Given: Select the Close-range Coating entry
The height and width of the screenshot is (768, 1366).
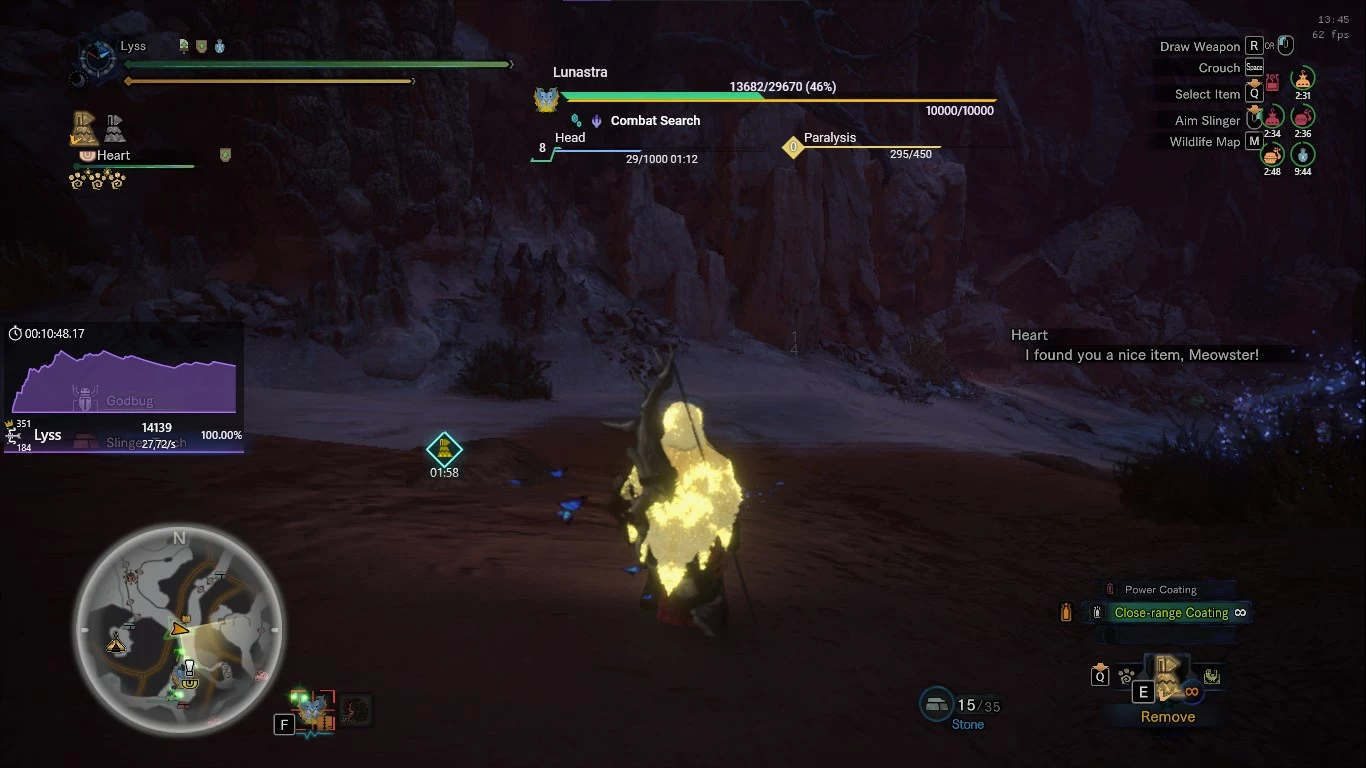Looking at the screenshot, I should click(1171, 613).
